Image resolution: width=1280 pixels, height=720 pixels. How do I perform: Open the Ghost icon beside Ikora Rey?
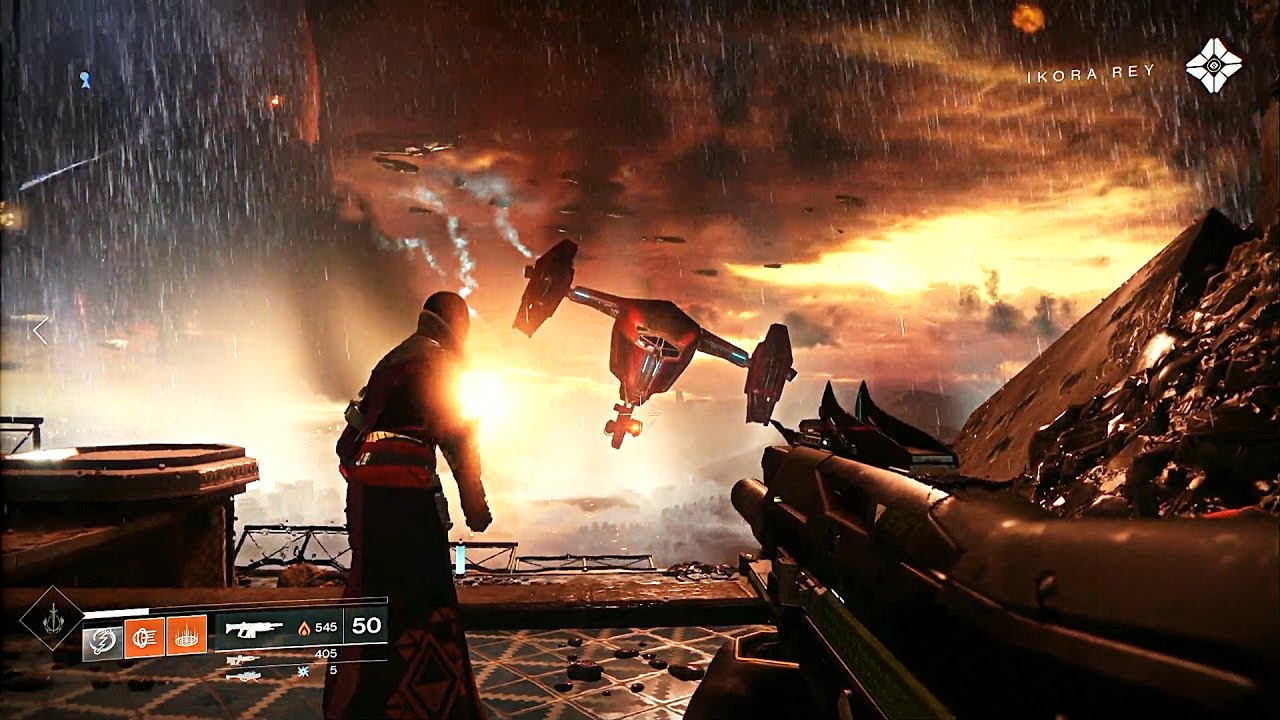click(1213, 65)
